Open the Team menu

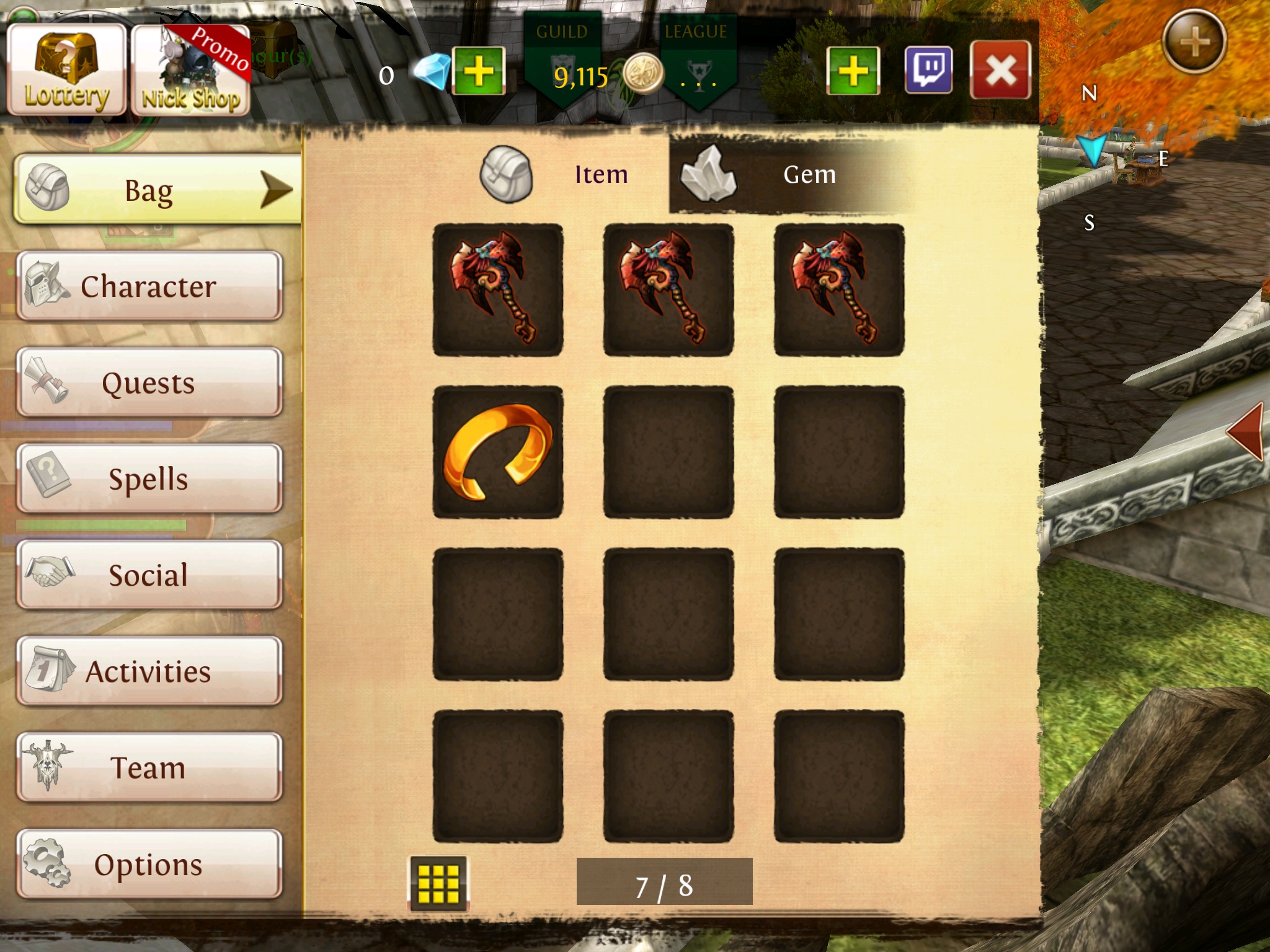point(149,767)
